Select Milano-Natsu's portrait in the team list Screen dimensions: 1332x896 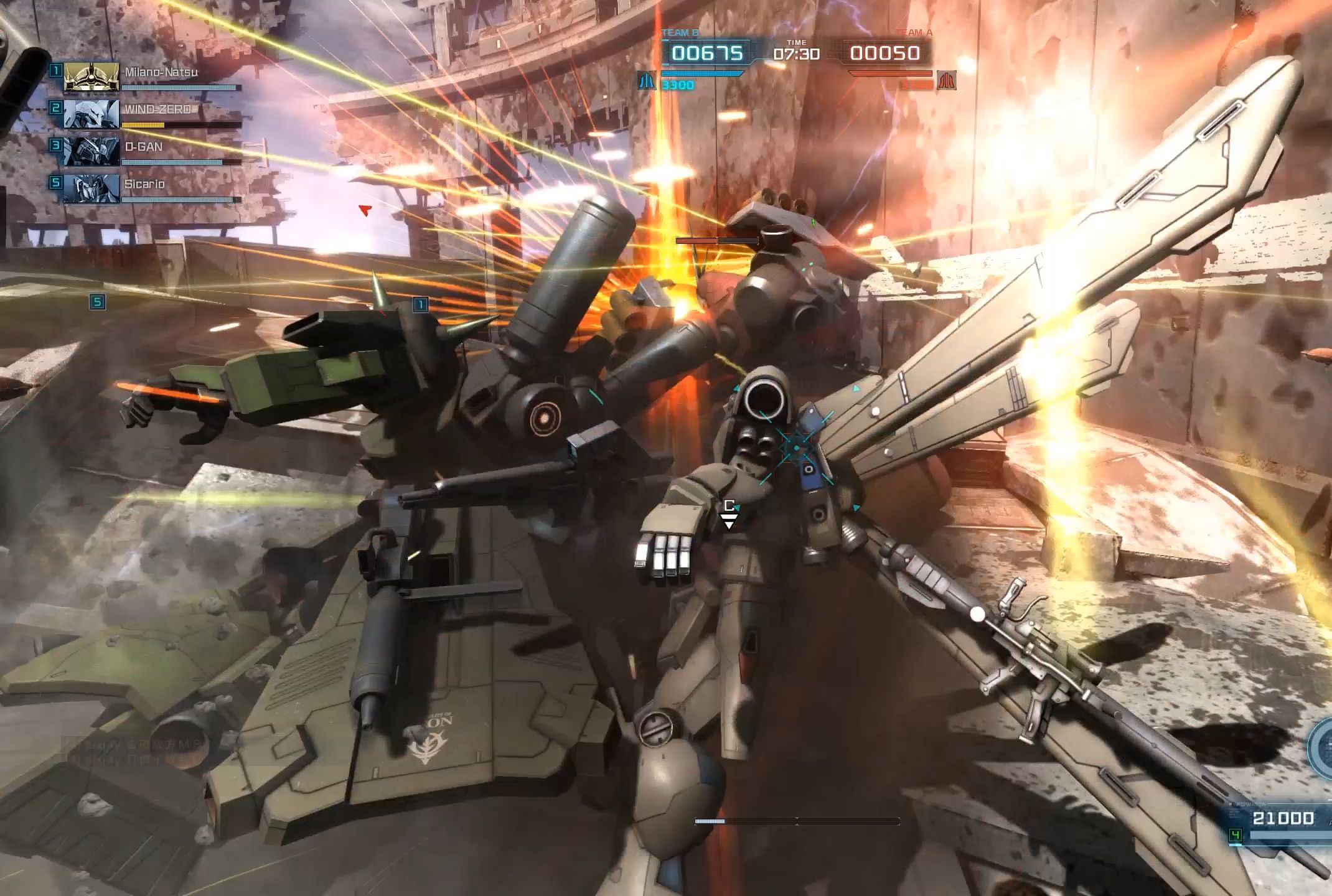click(91, 77)
